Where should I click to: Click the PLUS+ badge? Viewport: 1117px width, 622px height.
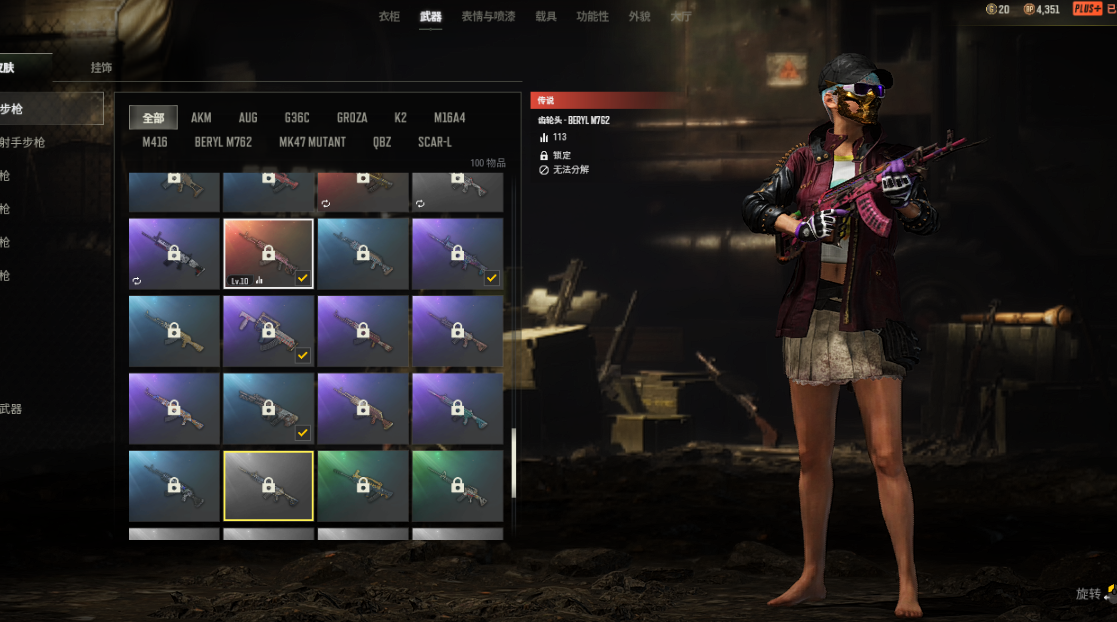(1087, 9)
